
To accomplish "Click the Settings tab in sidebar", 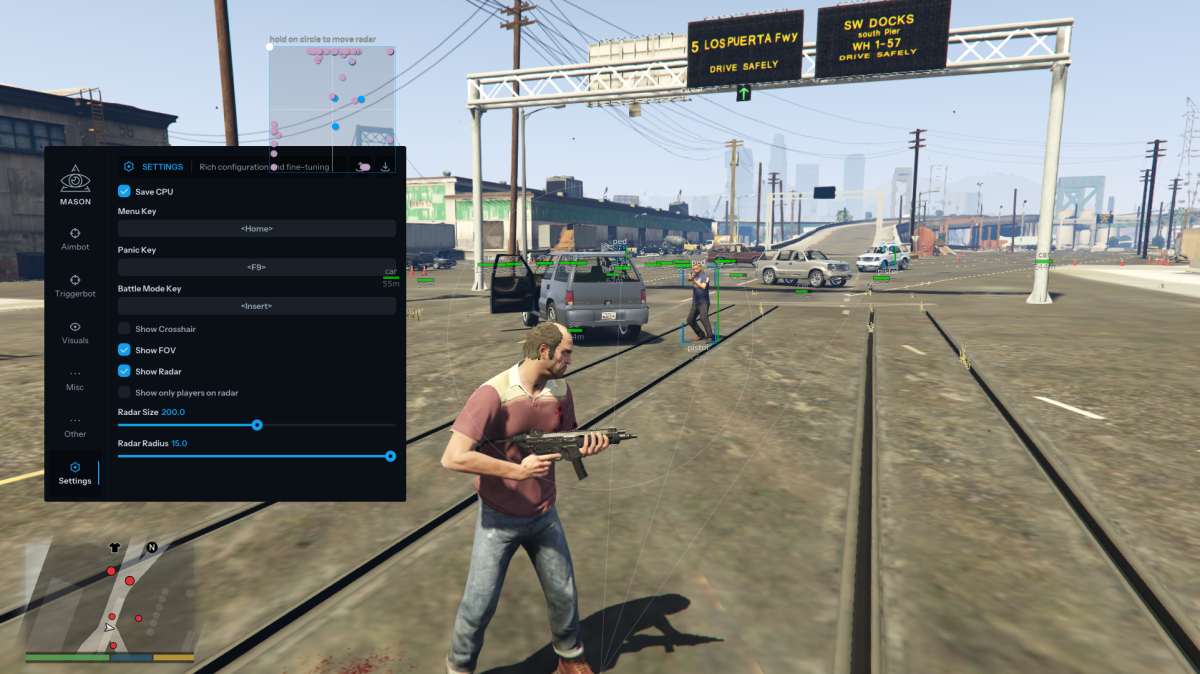I will point(75,473).
